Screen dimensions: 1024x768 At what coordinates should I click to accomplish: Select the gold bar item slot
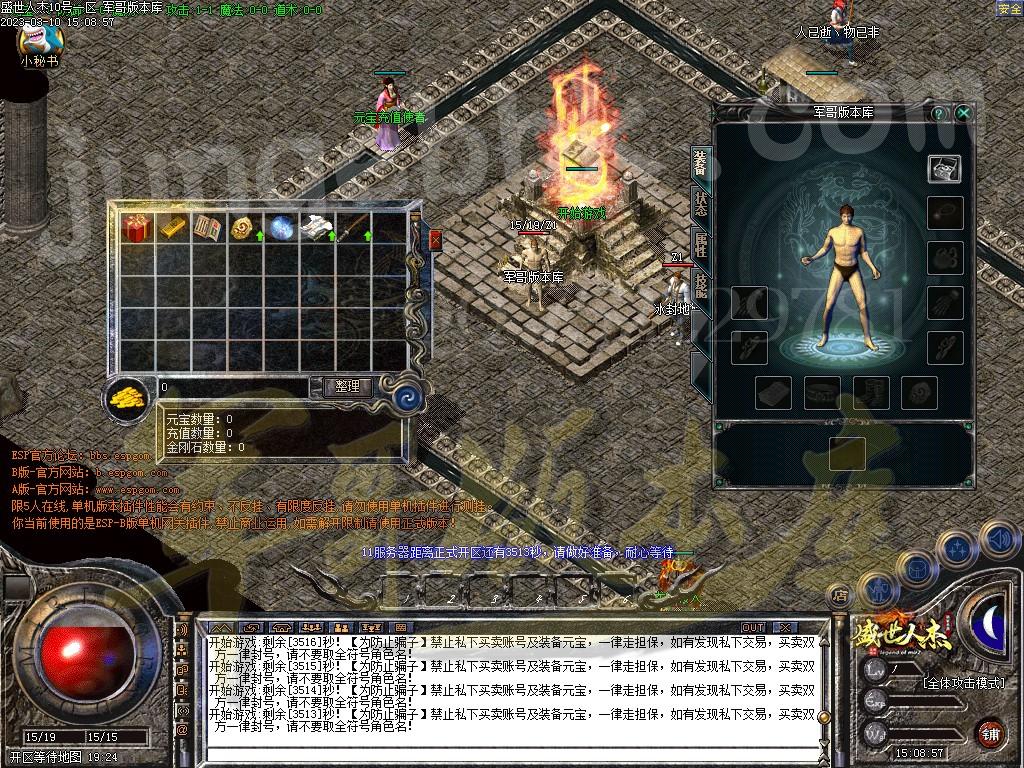[x=172, y=228]
